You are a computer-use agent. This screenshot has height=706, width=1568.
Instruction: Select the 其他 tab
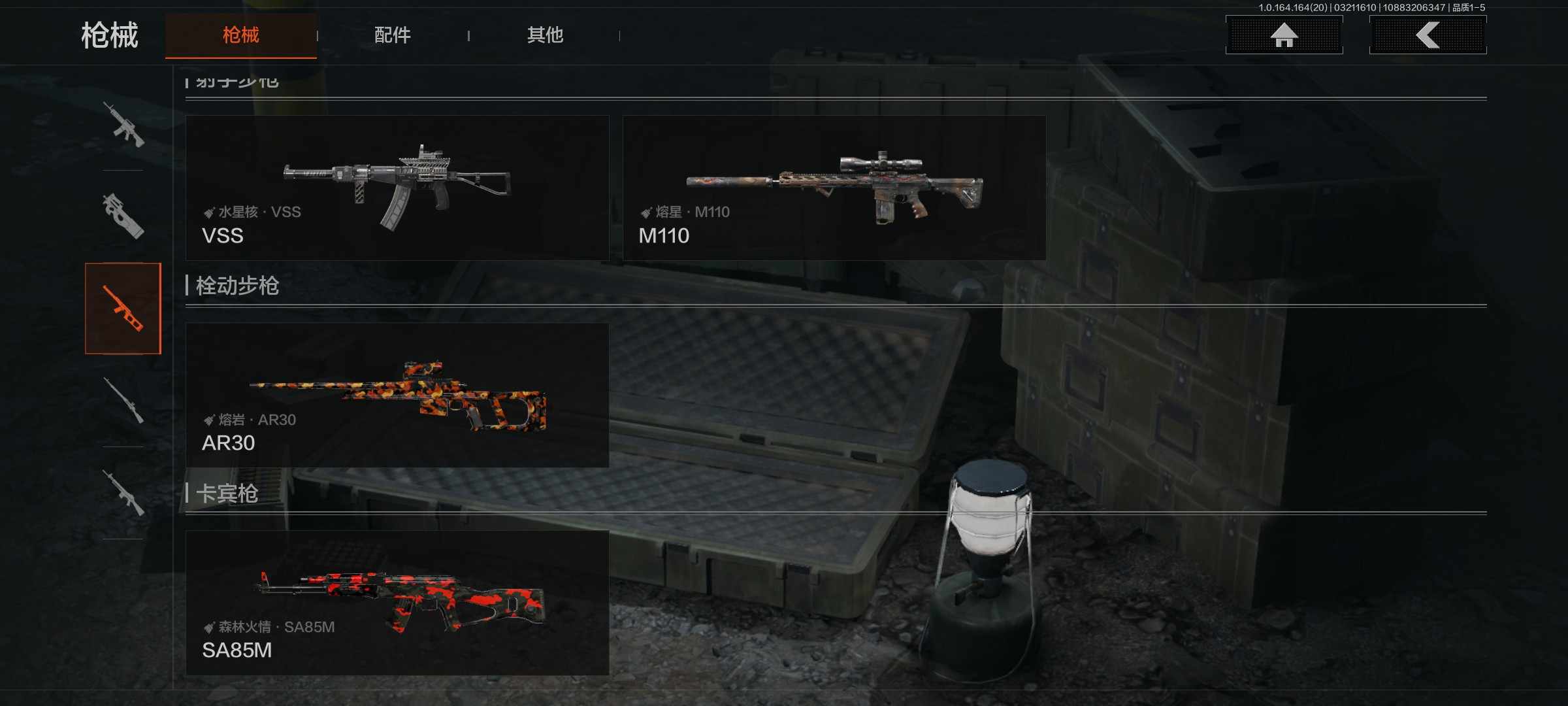545,35
